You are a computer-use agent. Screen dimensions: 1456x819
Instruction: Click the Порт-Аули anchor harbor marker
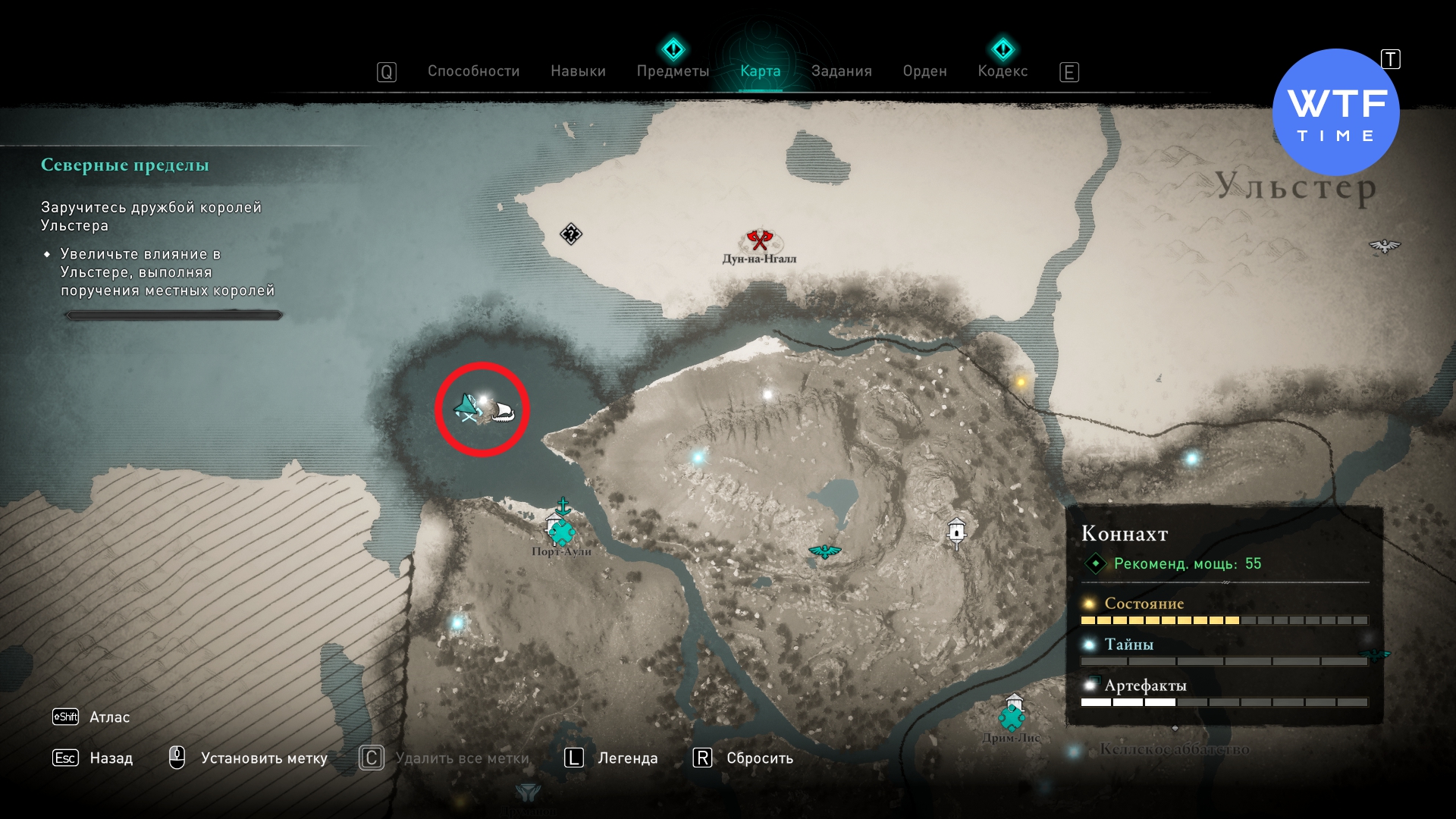coord(563,506)
